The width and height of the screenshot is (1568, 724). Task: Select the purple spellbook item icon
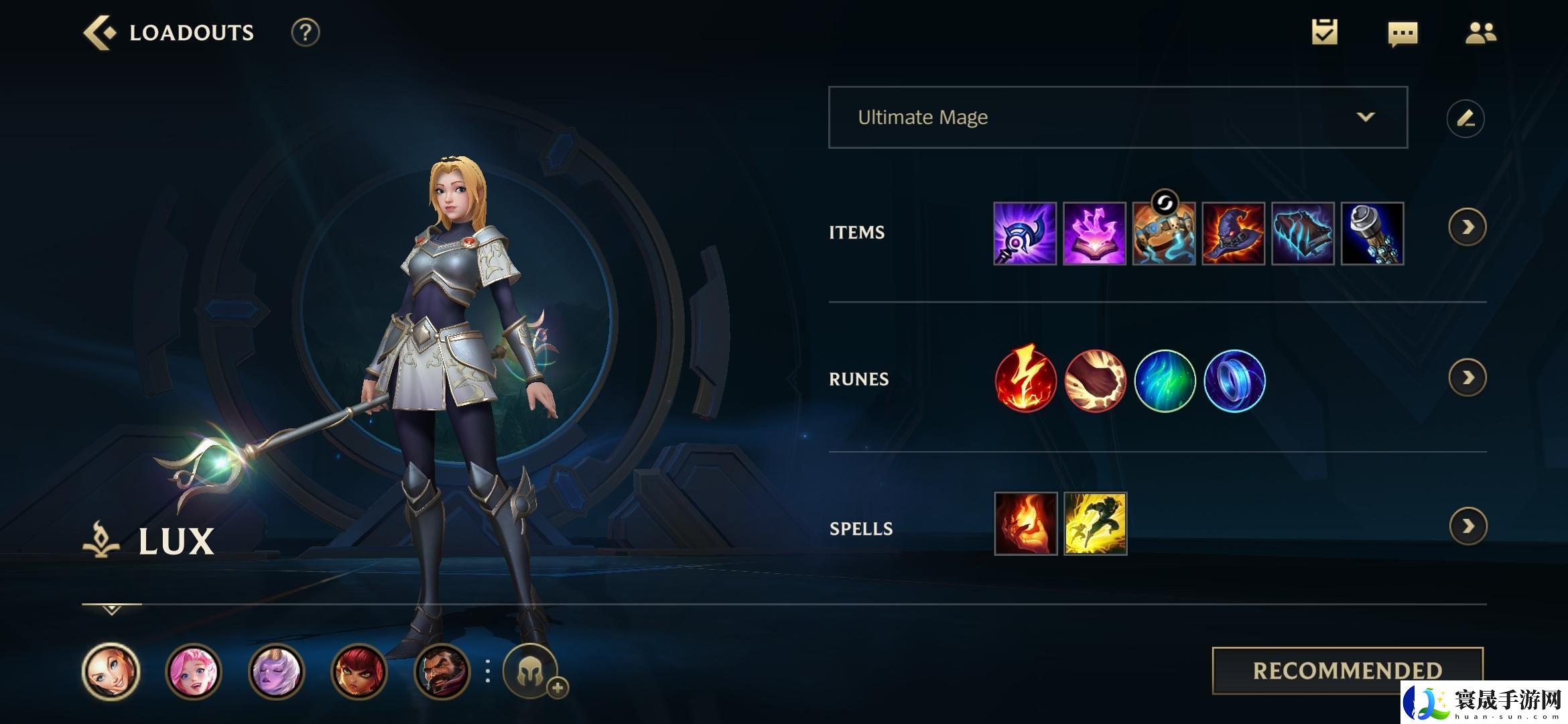pyautogui.click(x=1094, y=233)
